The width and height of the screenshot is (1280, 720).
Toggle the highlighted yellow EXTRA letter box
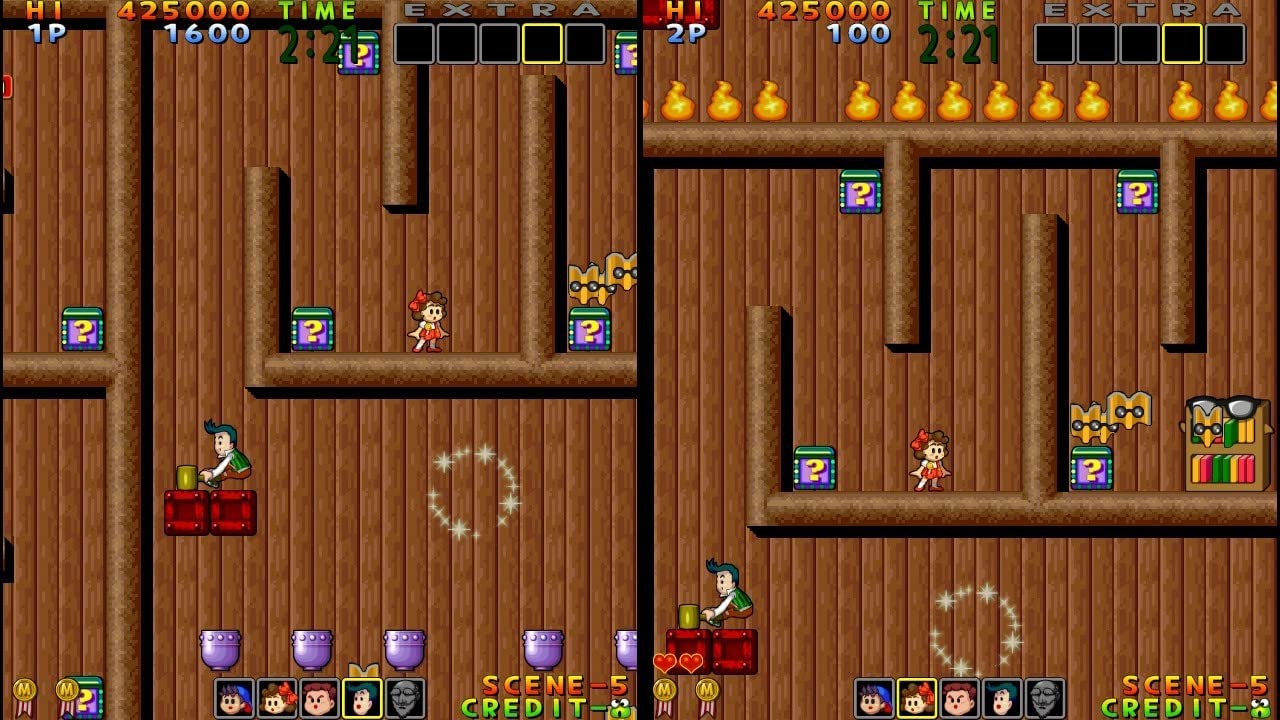point(543,42)
